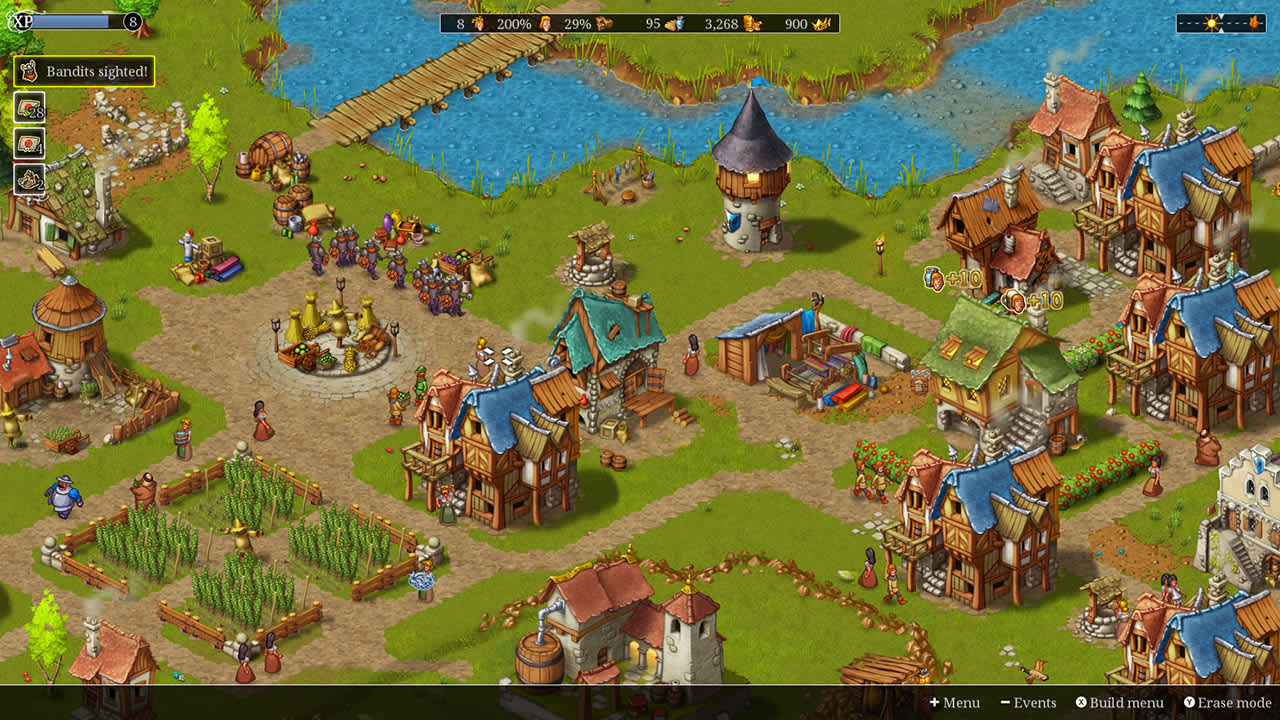Viewport: 1280px width, 720px height.
Task: Click the bandit head on the notification banner
Action: point(28,71)
